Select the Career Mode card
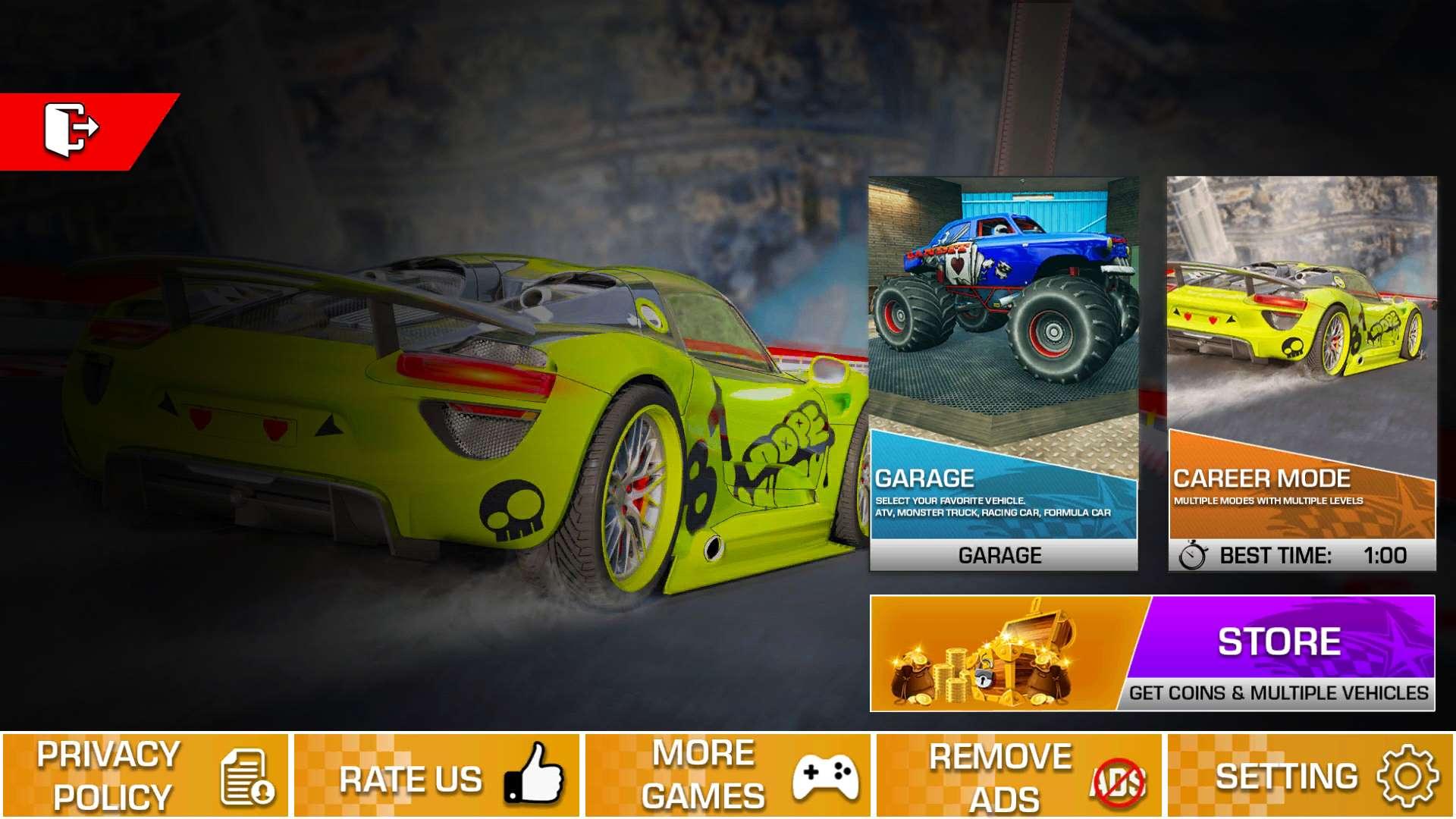 [x=1301, y=373]
